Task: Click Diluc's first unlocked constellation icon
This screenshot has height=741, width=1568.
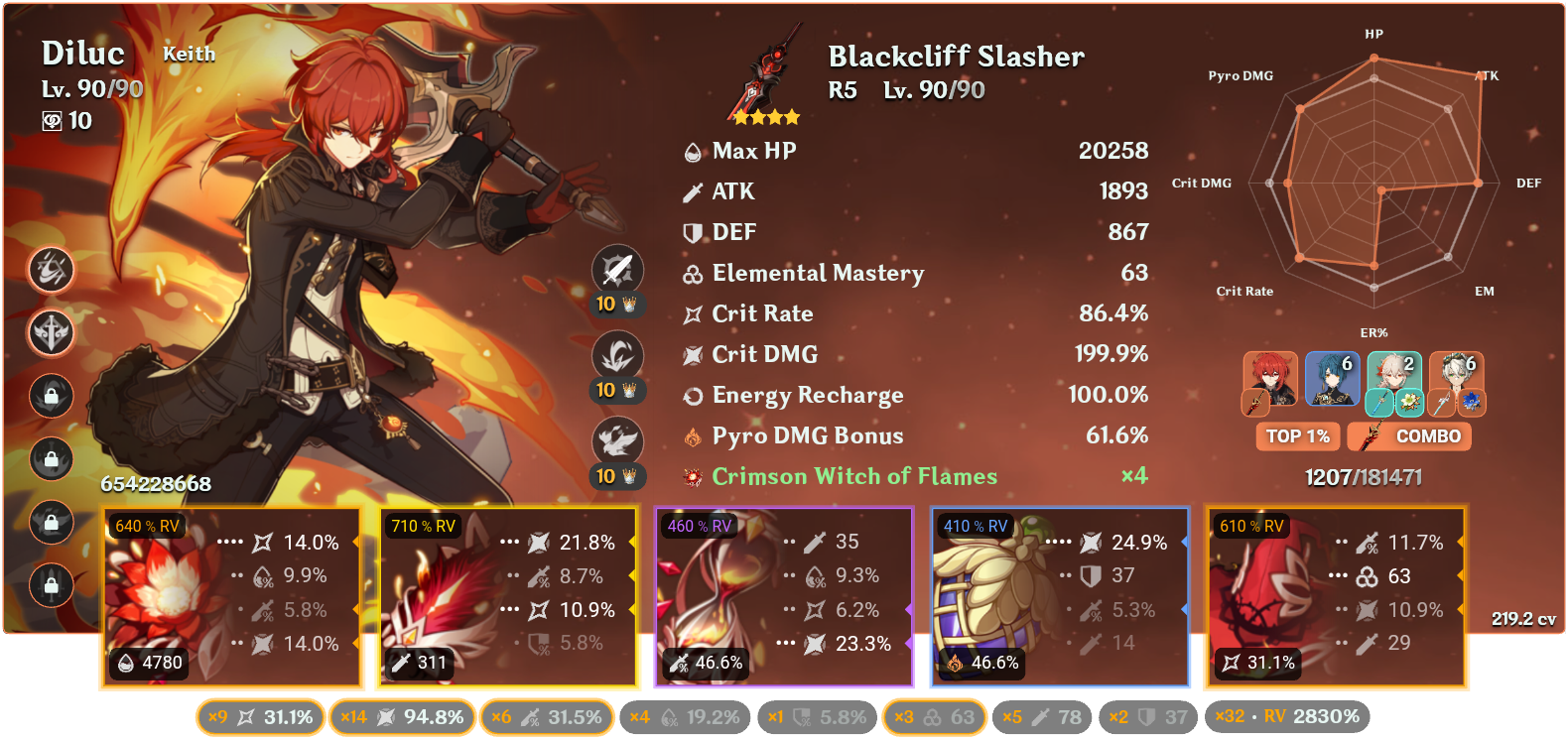Action: click(x=51, y=270)
